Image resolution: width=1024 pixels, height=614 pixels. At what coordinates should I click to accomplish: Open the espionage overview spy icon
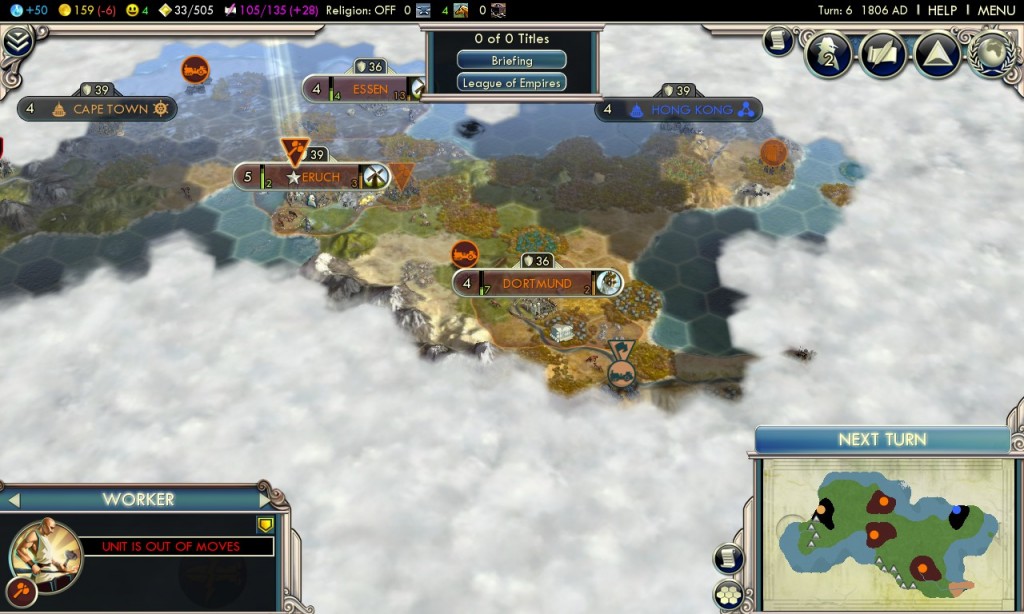(826, 53)
